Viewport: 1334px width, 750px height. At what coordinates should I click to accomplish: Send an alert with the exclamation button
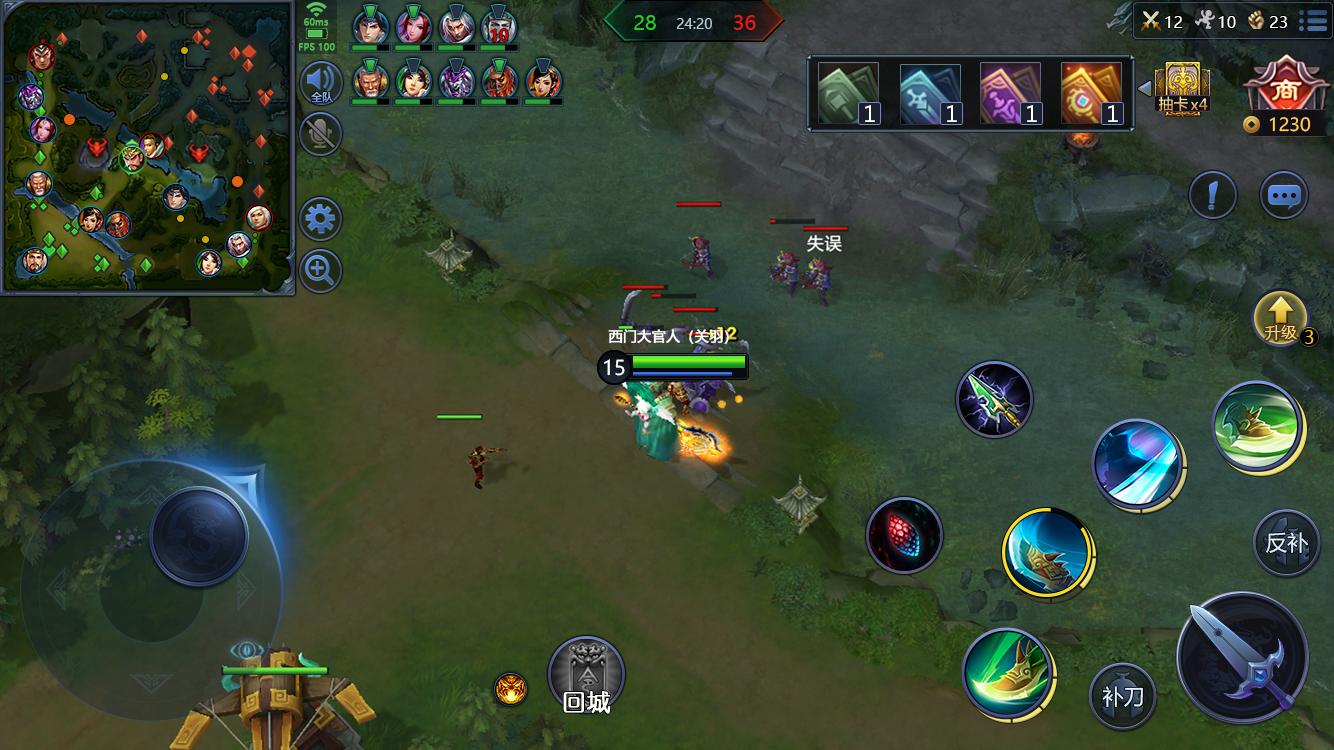tap(1212, 195)
